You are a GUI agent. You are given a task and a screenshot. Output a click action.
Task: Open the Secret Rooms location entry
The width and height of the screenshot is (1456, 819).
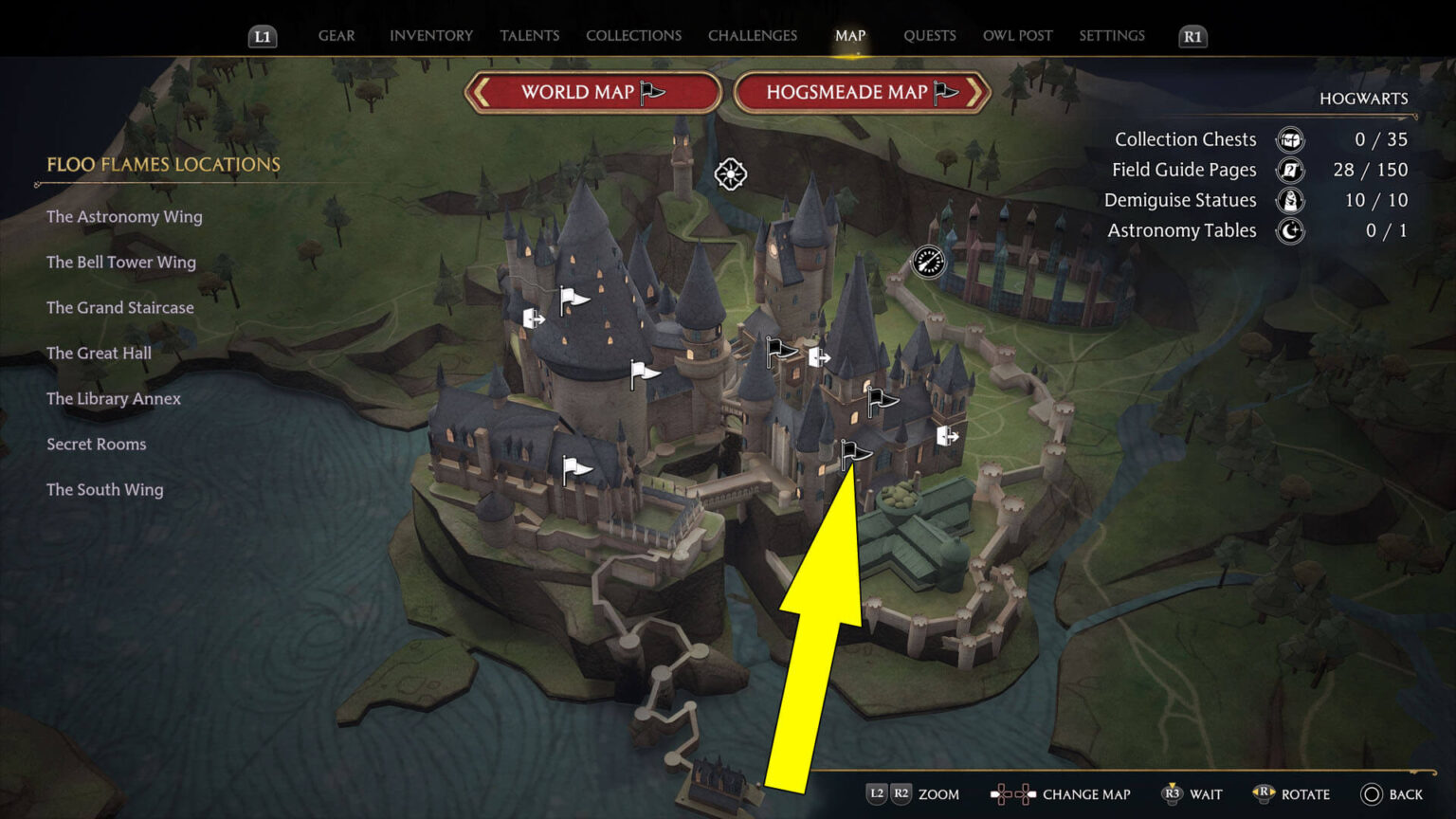96,444
